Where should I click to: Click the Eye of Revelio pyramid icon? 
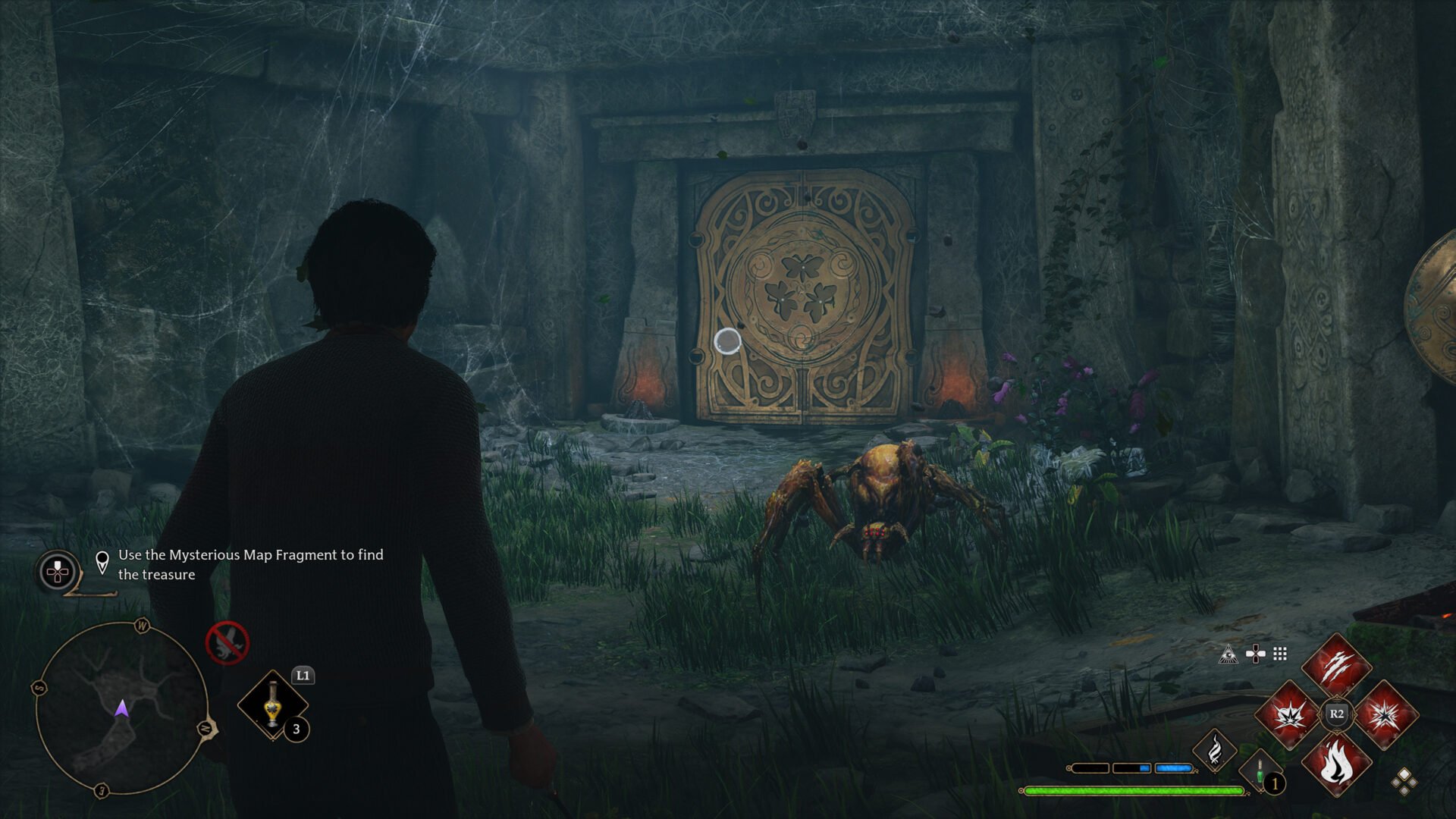[1228, 654]
